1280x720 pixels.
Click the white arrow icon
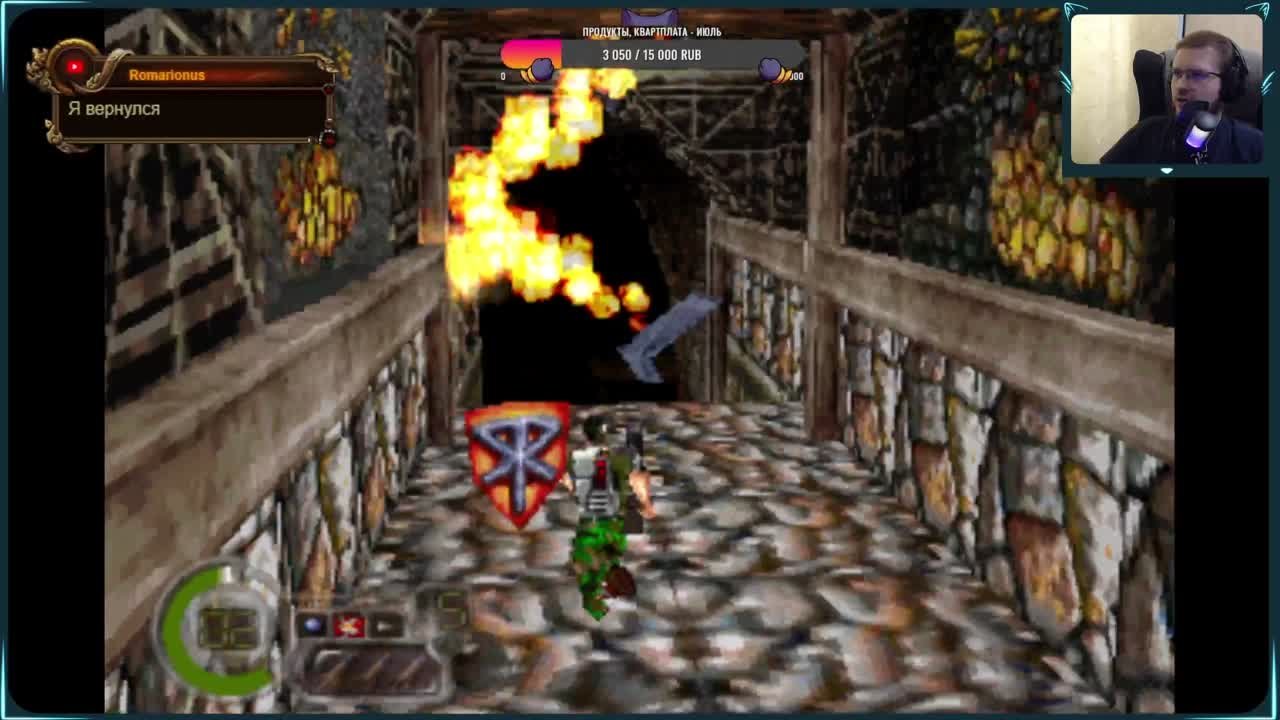click(x=386, y=626)
